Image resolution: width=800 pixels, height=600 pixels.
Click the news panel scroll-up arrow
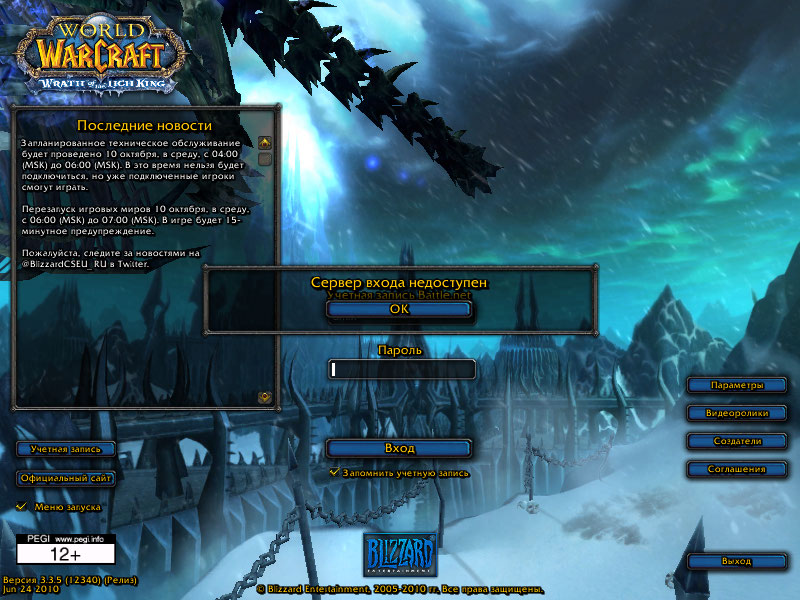pos(265,142)
